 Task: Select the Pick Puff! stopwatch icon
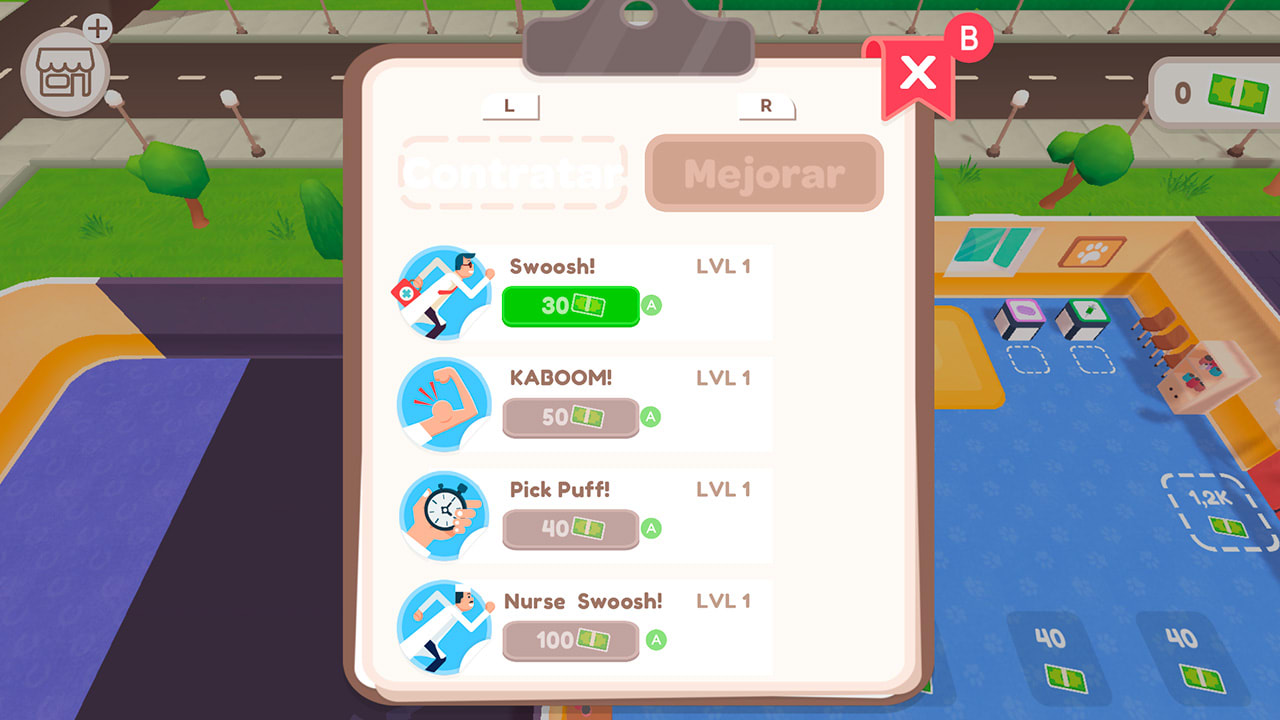tap(443, 514)
